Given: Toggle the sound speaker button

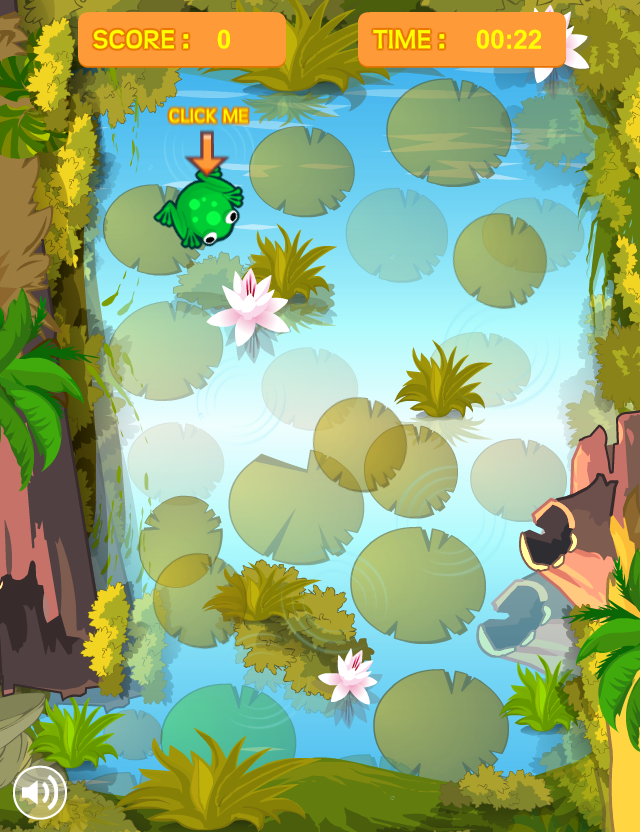Looking at the screenshot, I should click(40, 792).
